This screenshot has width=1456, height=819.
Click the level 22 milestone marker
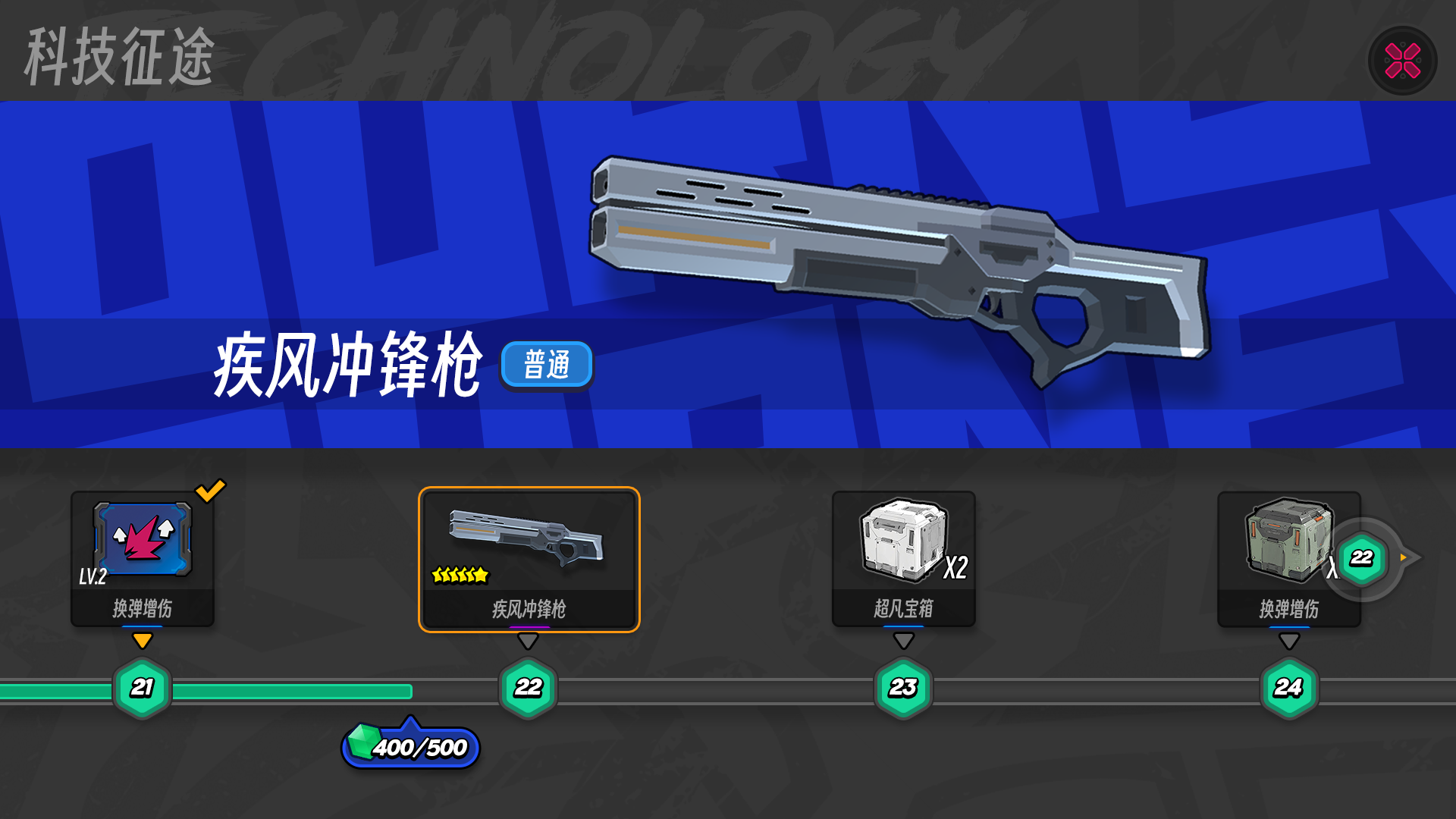[529, 689]
